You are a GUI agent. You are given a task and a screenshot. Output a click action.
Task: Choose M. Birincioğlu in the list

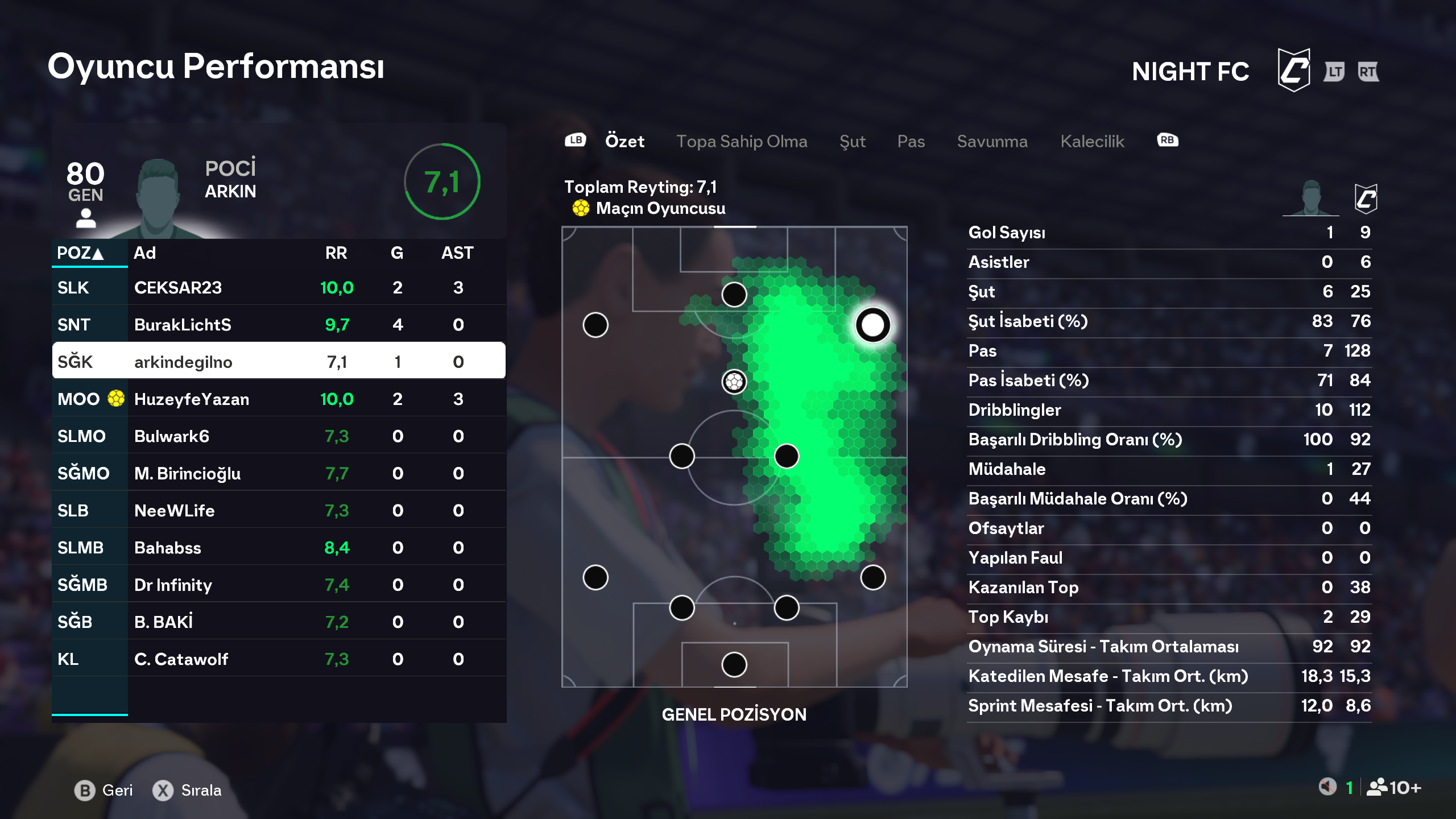(279, 473)
